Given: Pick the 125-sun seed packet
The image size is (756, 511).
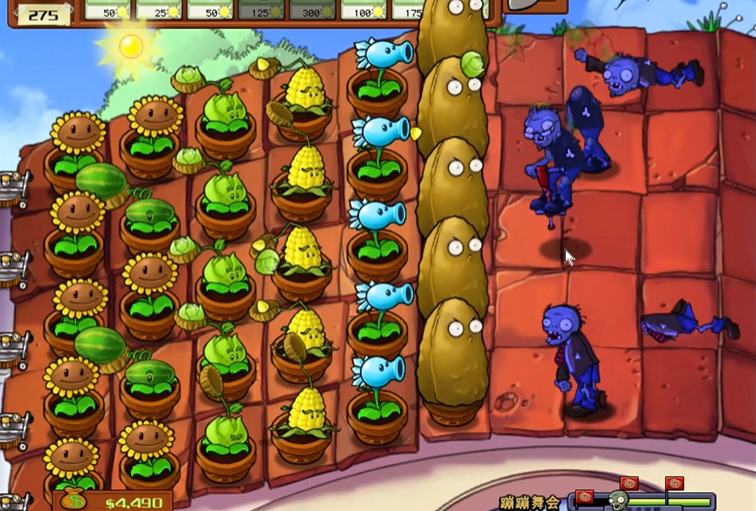Looking at the screenshot, I should [x=261, y=9].
